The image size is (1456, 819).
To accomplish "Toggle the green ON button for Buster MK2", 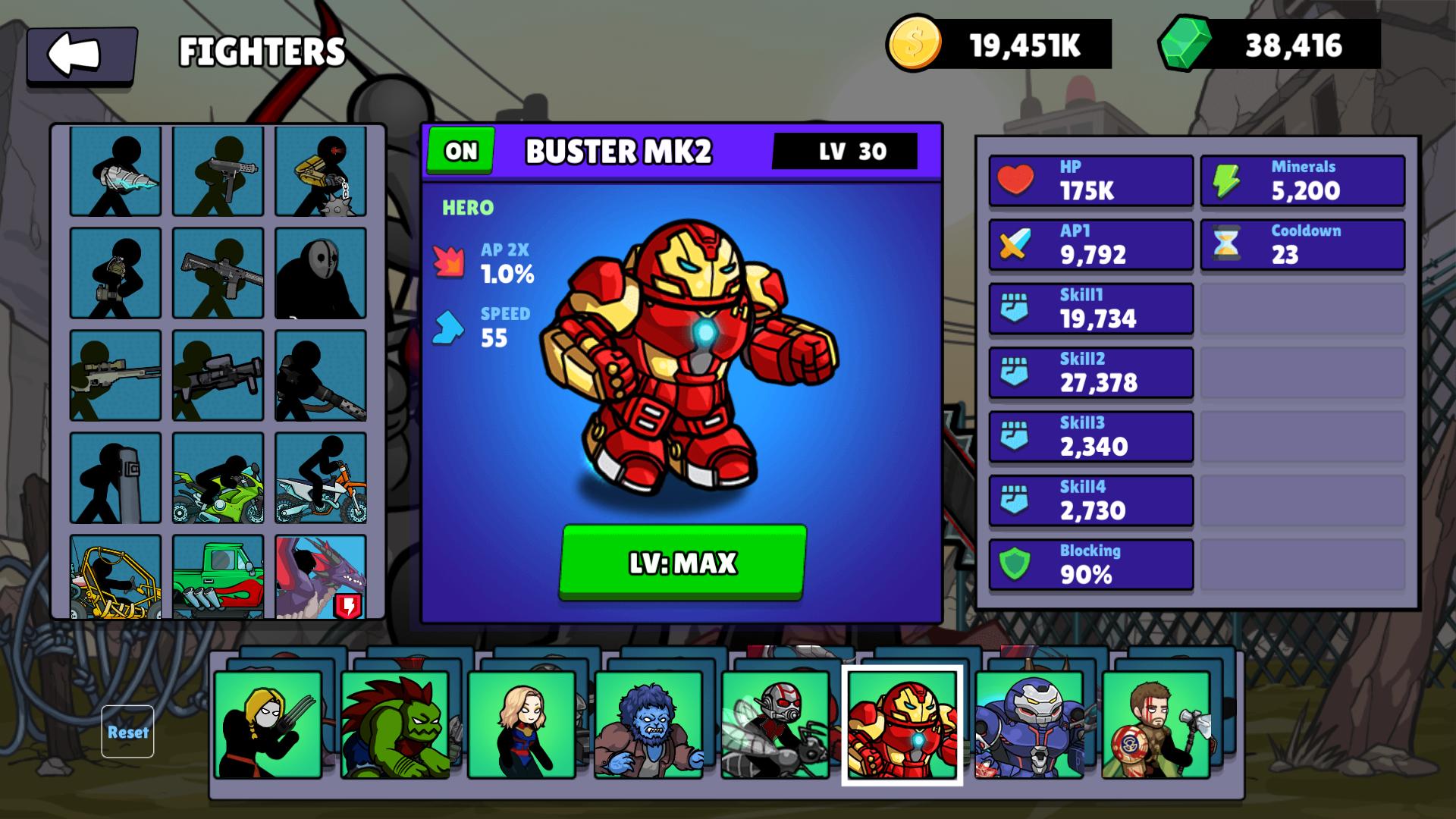I will coord(460,151).
